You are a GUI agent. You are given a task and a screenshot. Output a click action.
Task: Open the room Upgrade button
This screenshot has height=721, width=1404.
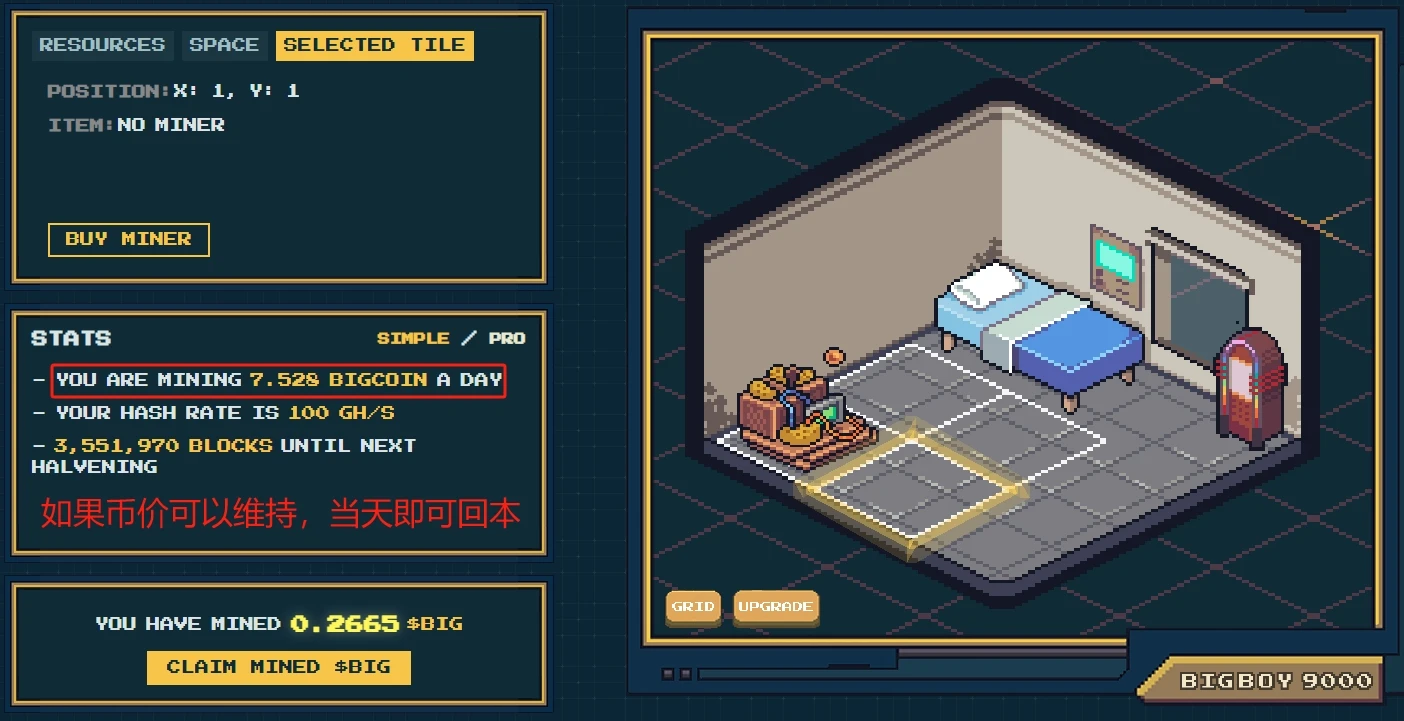point(775,607)
